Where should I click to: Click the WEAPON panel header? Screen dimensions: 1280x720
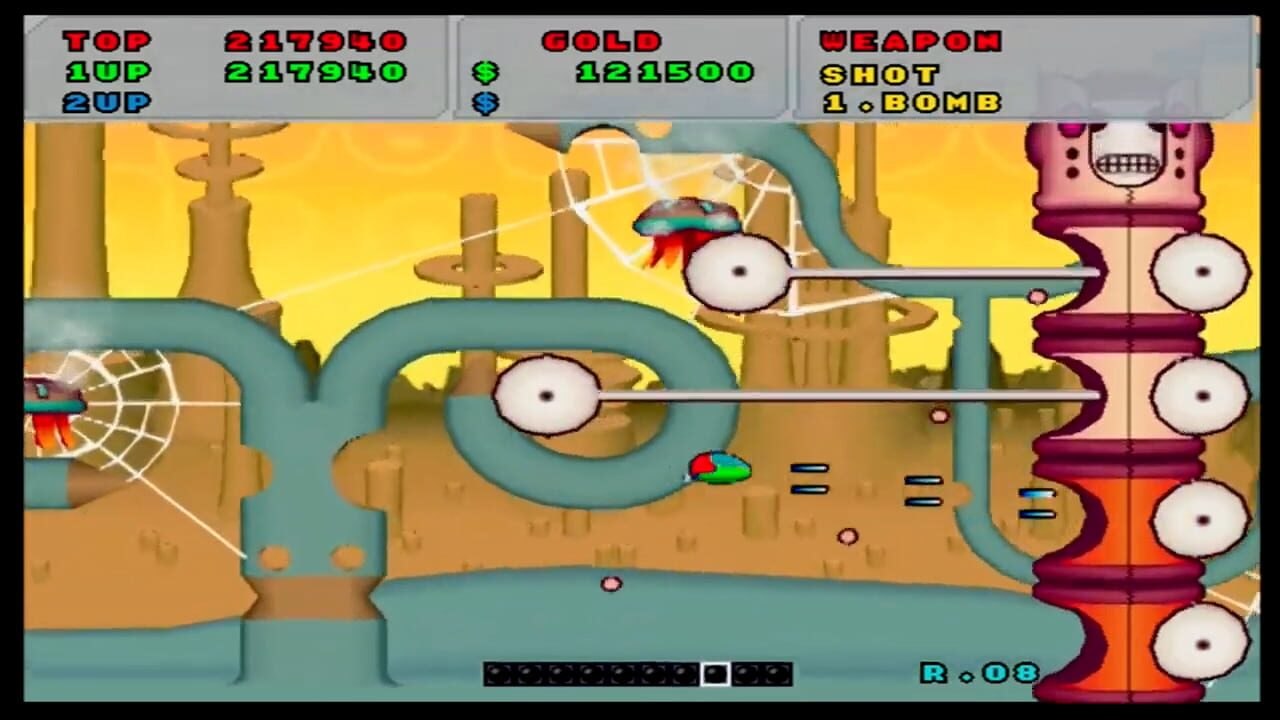(x=910, y=41)
